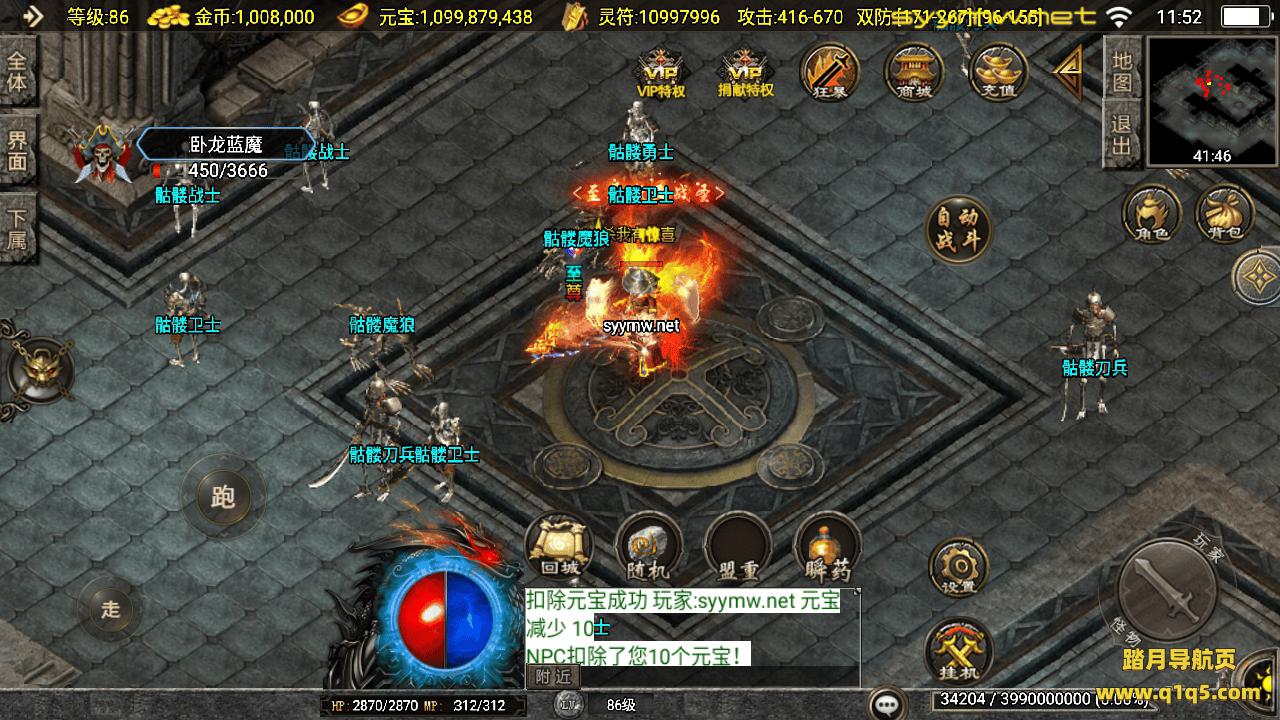Use the 回城 return-to-town scroll

559,548
